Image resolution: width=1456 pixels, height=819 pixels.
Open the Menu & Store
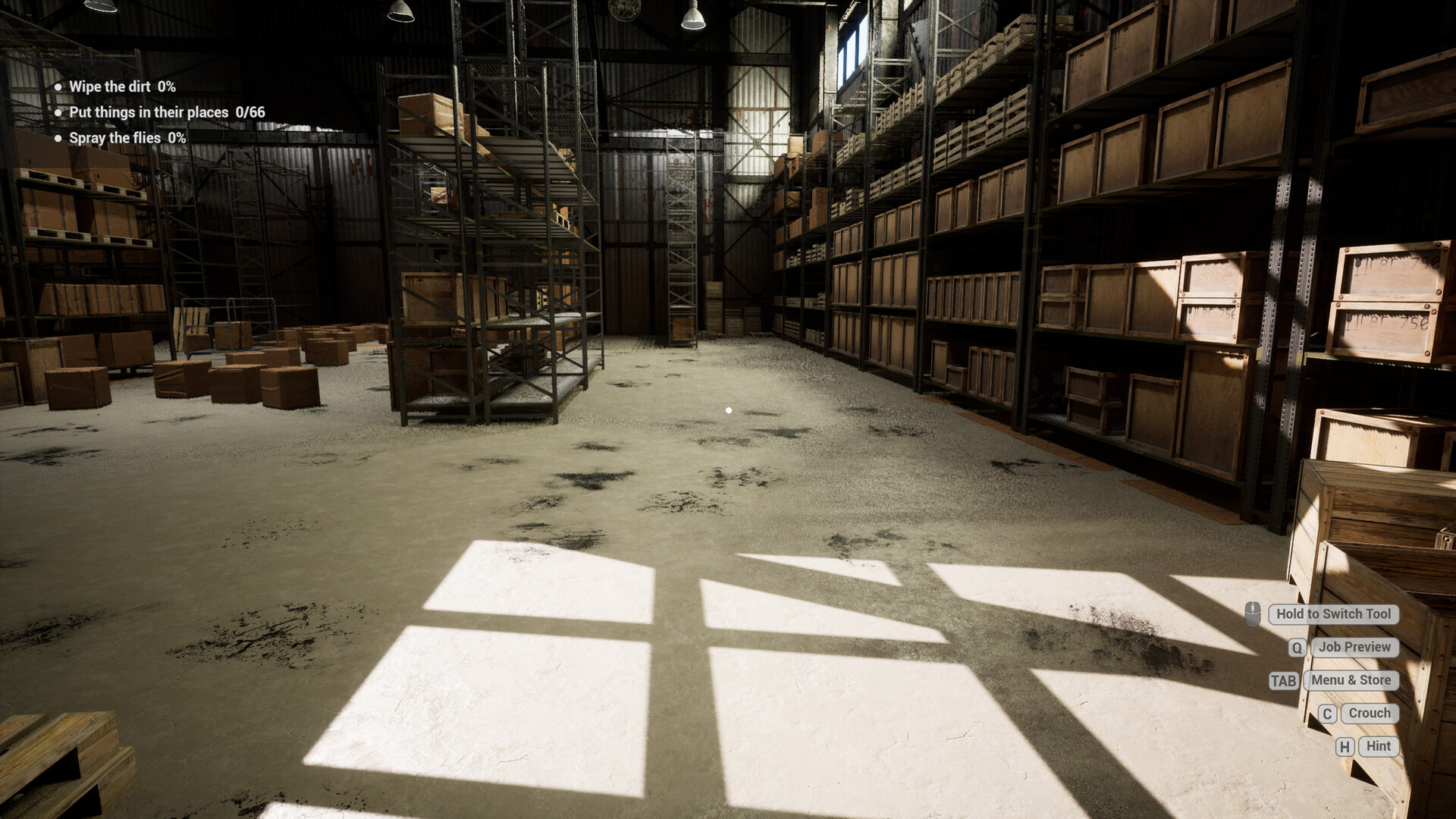click(1351, 680)
